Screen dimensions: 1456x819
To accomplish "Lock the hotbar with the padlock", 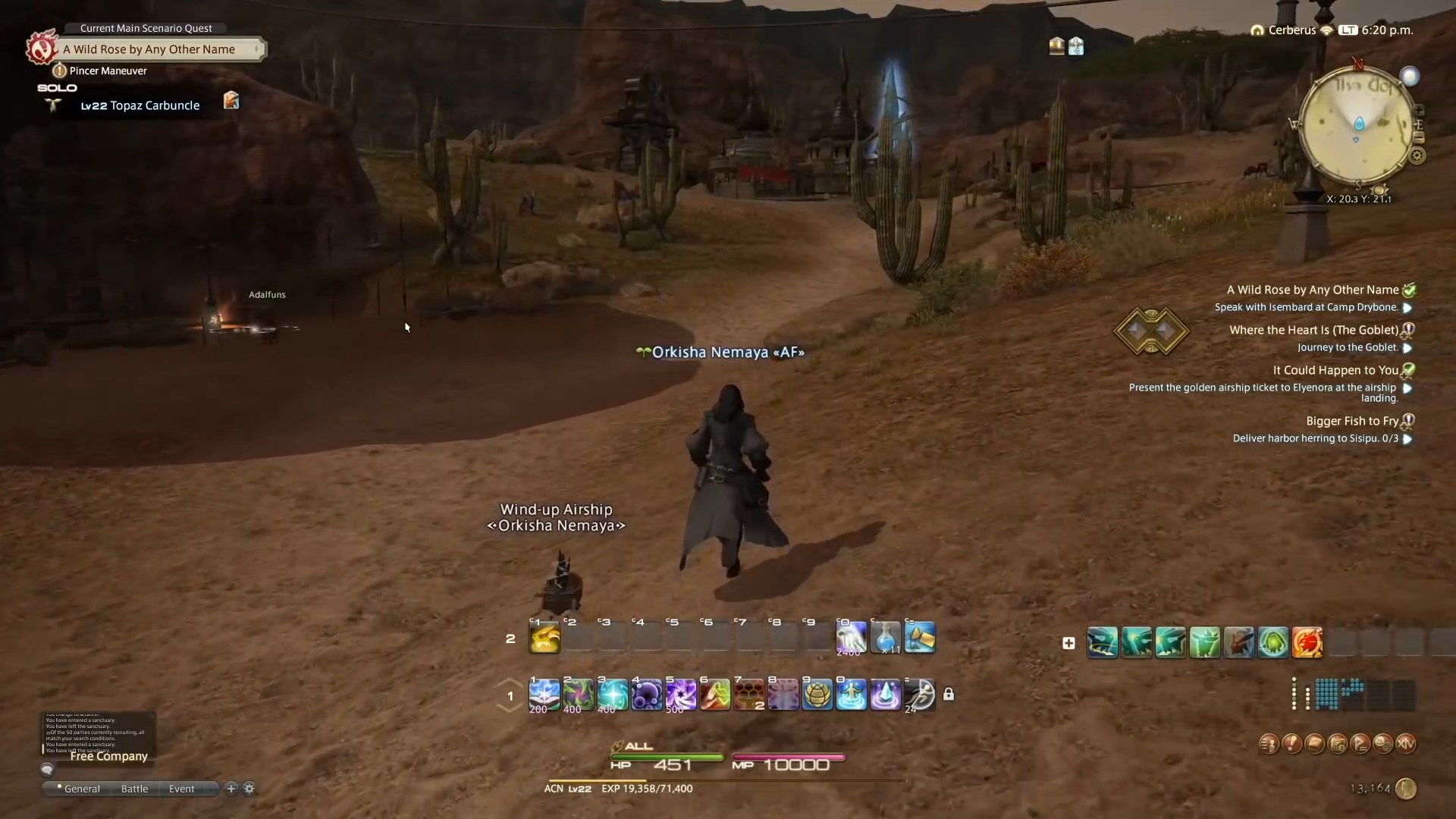I will (x=949, y=695).
